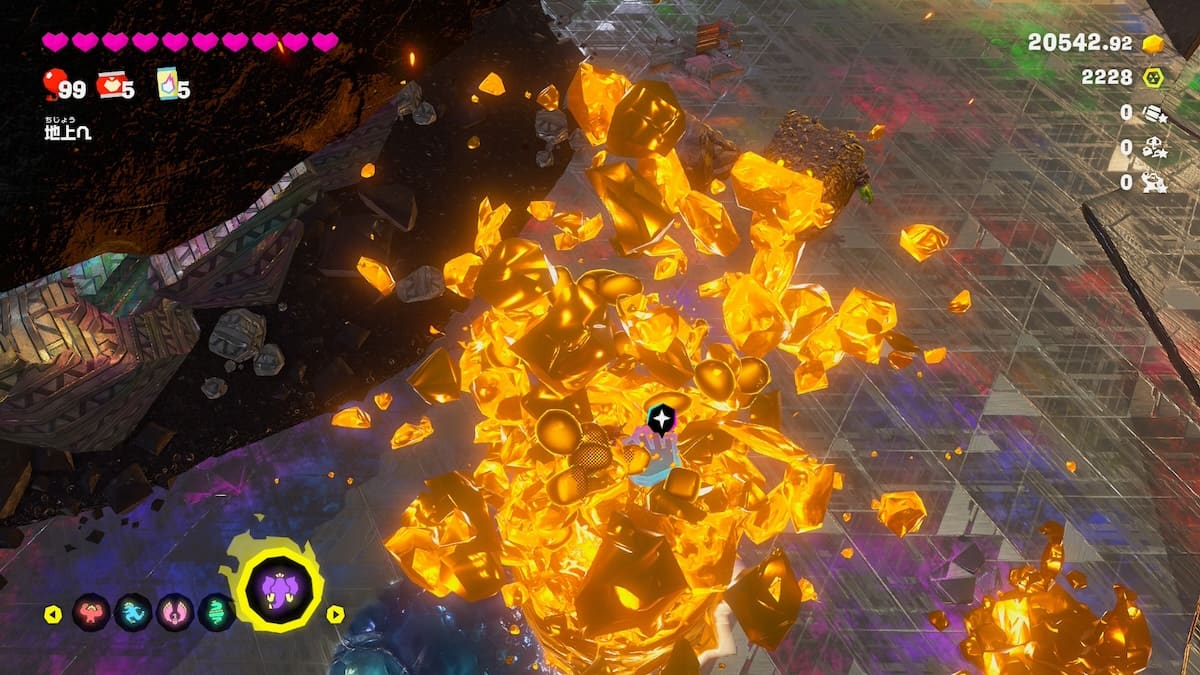The width and height of the screenshot is (1200, 675).
Task: Switch to the pink Ostrich Bananza icon
Action: (x=175, y=612)
